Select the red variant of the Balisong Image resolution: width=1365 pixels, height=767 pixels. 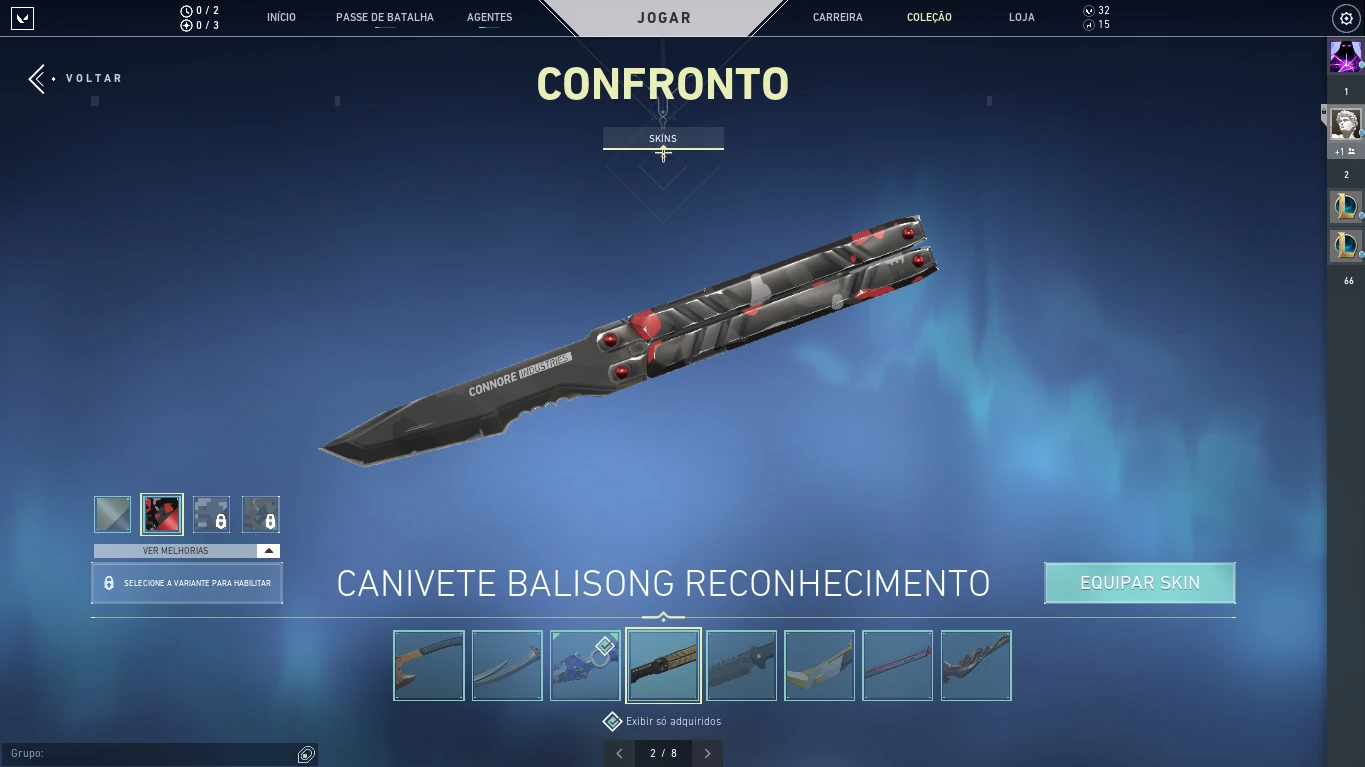pos(161,513)
